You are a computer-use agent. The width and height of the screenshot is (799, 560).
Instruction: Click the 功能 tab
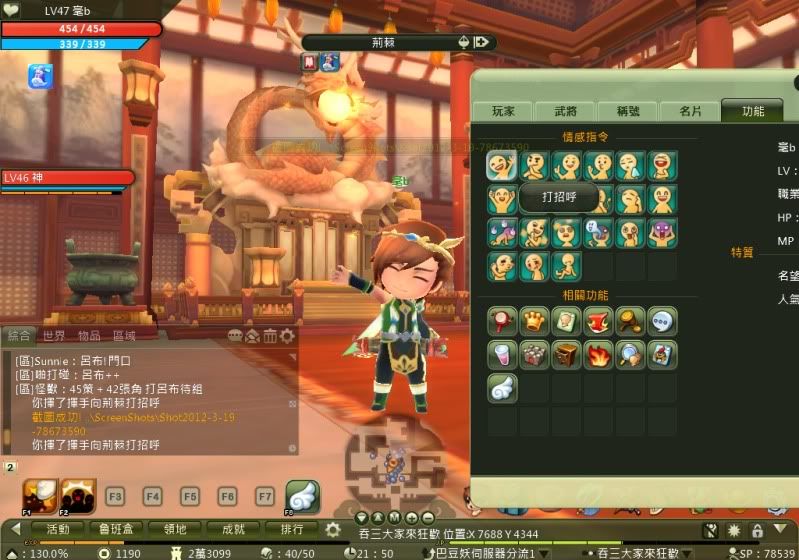[752, 112]
